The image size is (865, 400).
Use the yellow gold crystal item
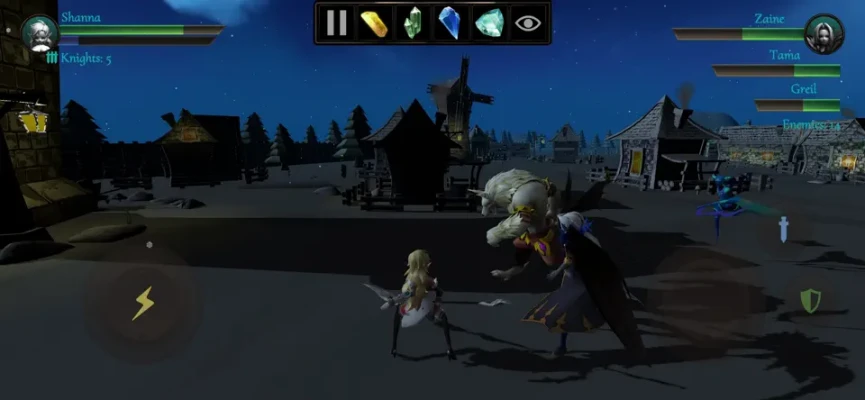click(374, 22)
